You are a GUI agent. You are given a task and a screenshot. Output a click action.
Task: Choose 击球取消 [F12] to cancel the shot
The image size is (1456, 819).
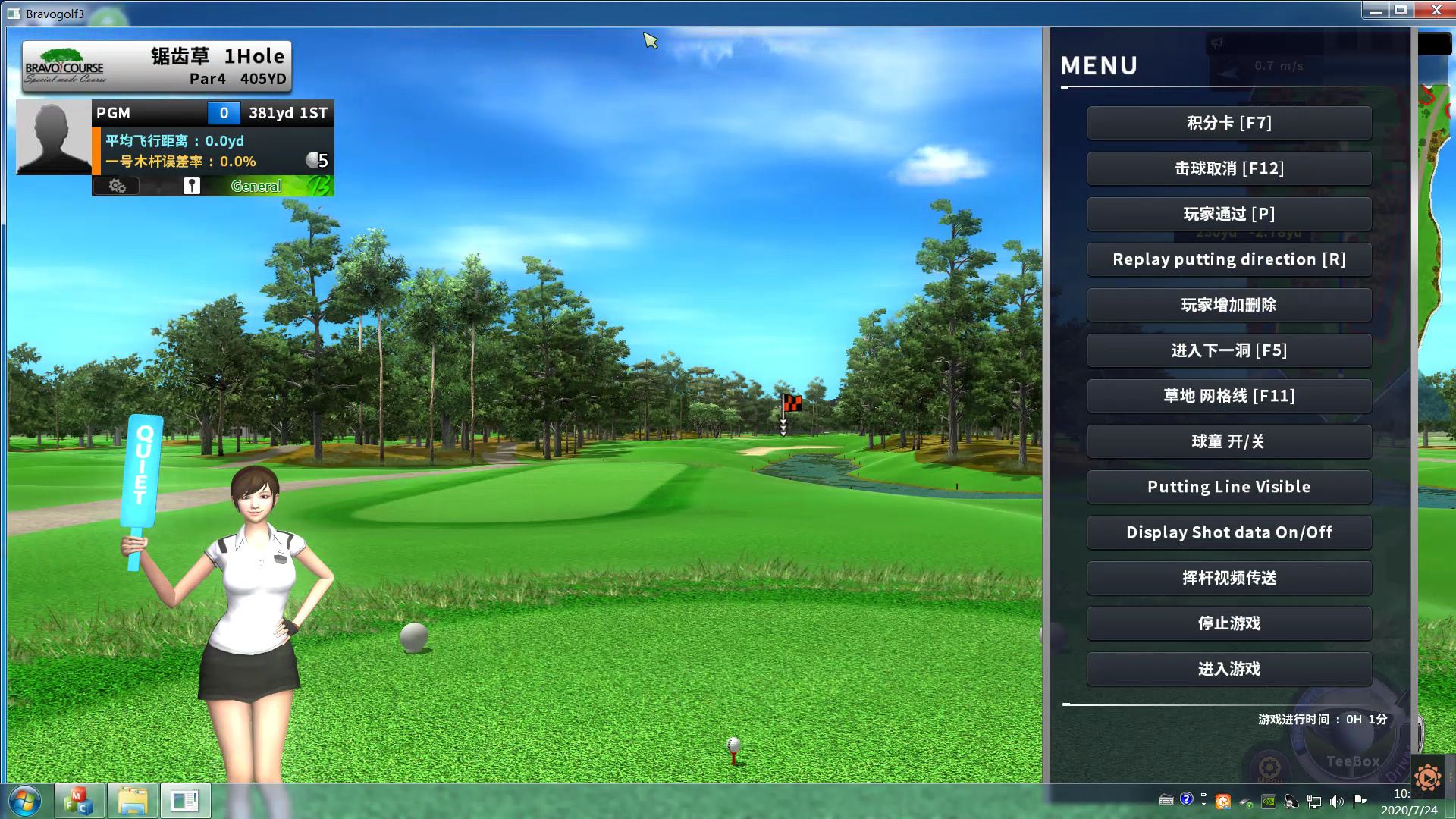tap(1228, 168)
